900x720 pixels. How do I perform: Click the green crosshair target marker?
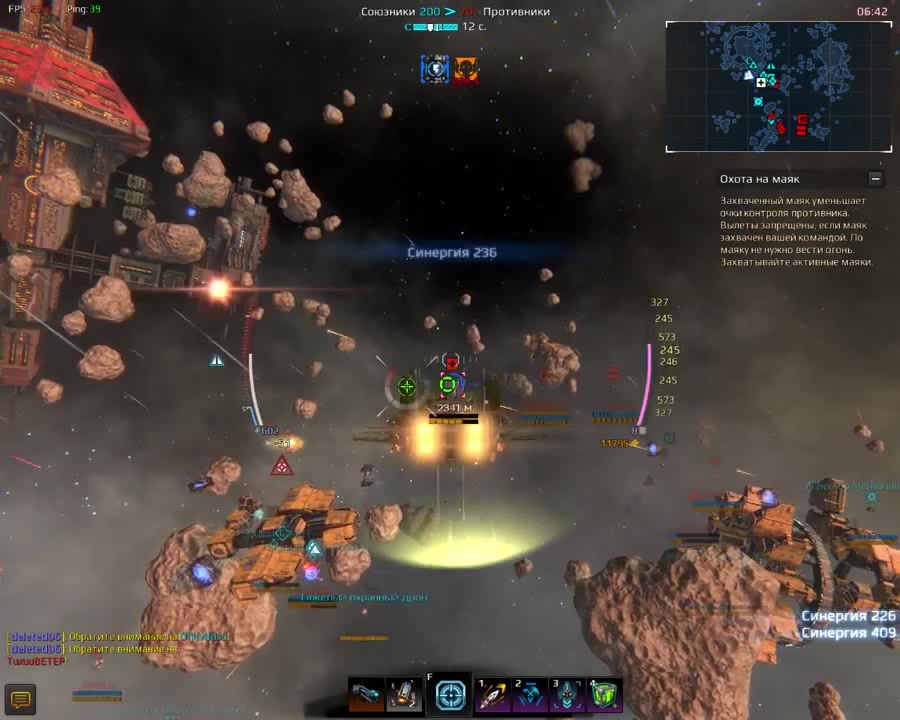tap(407, 386)
